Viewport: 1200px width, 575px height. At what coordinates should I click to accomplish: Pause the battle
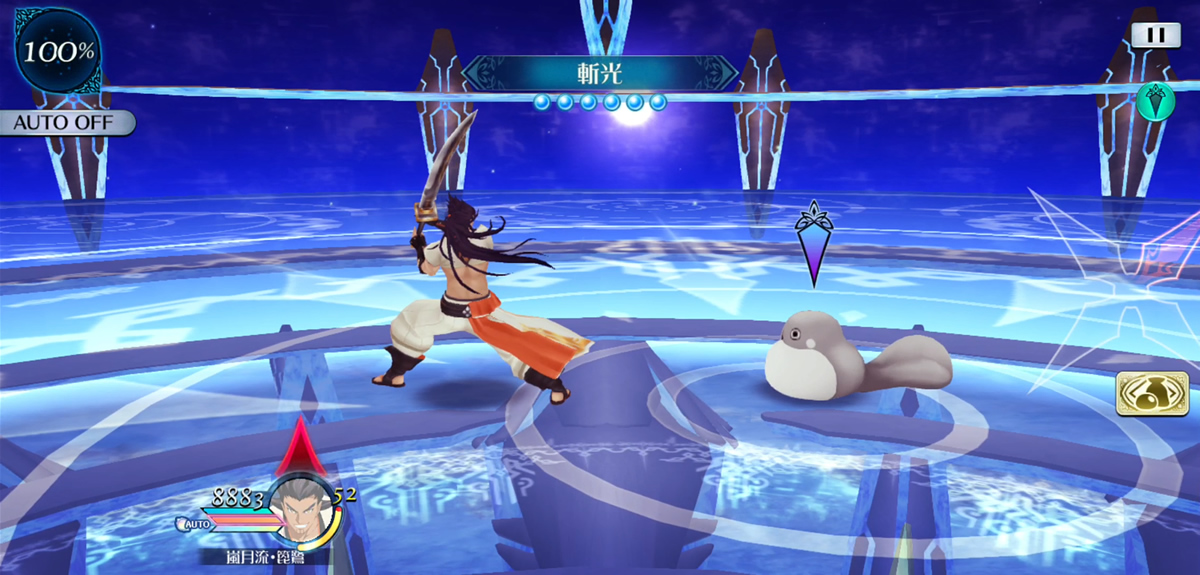coord(1156,35)
